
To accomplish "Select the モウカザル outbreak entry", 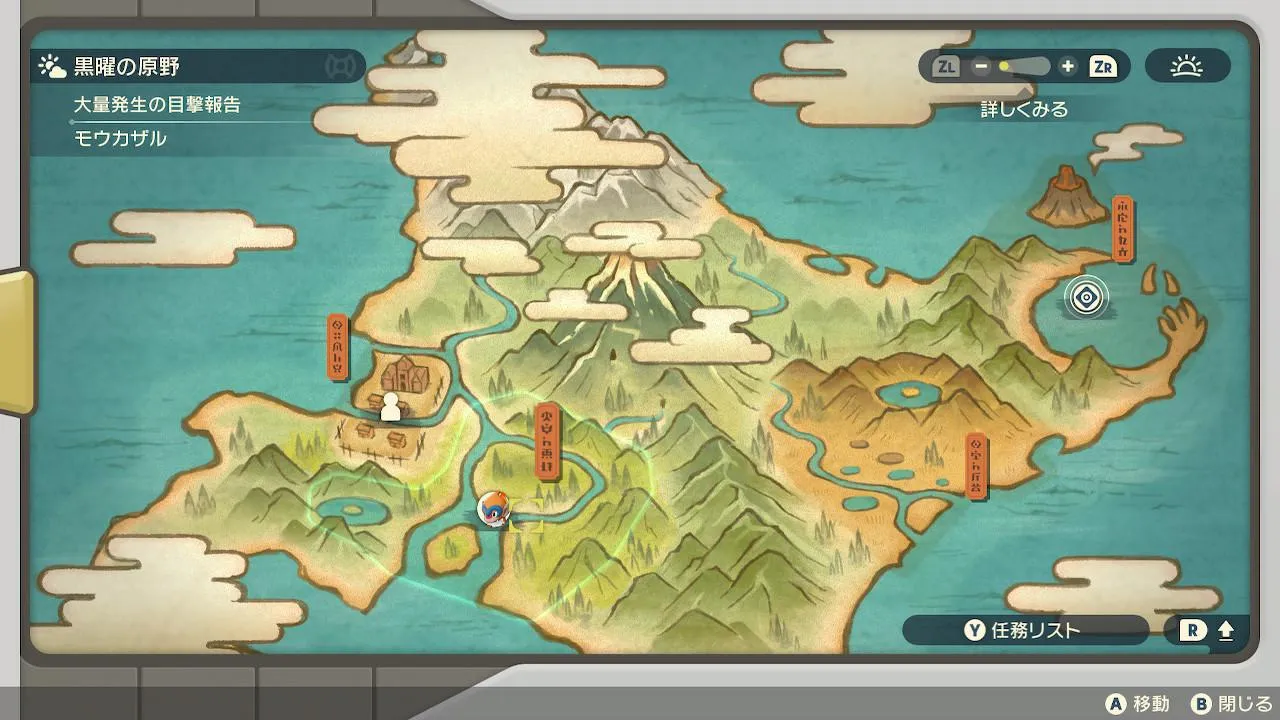I will click(120, 138).
